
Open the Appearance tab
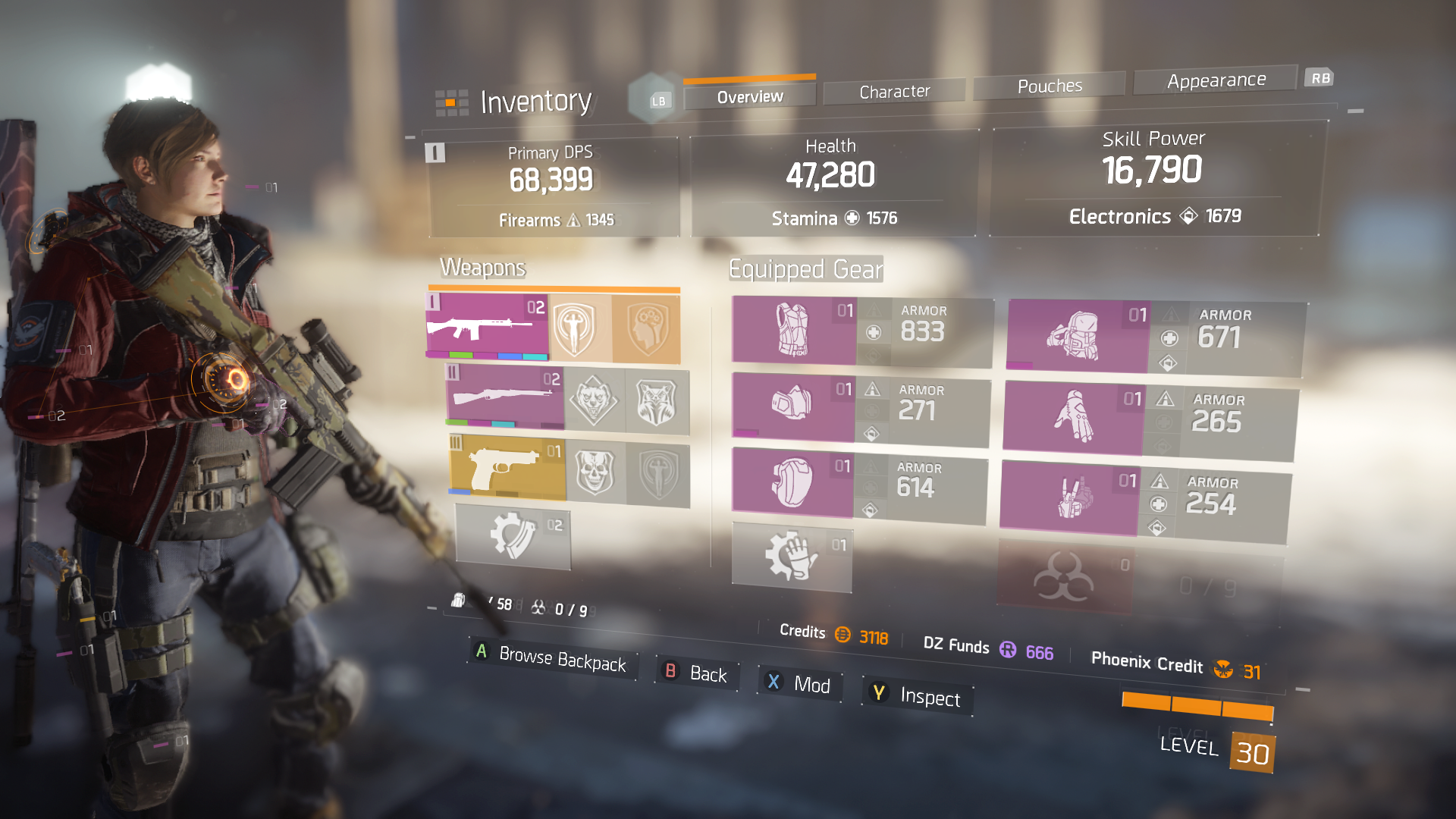(1216, 80)
